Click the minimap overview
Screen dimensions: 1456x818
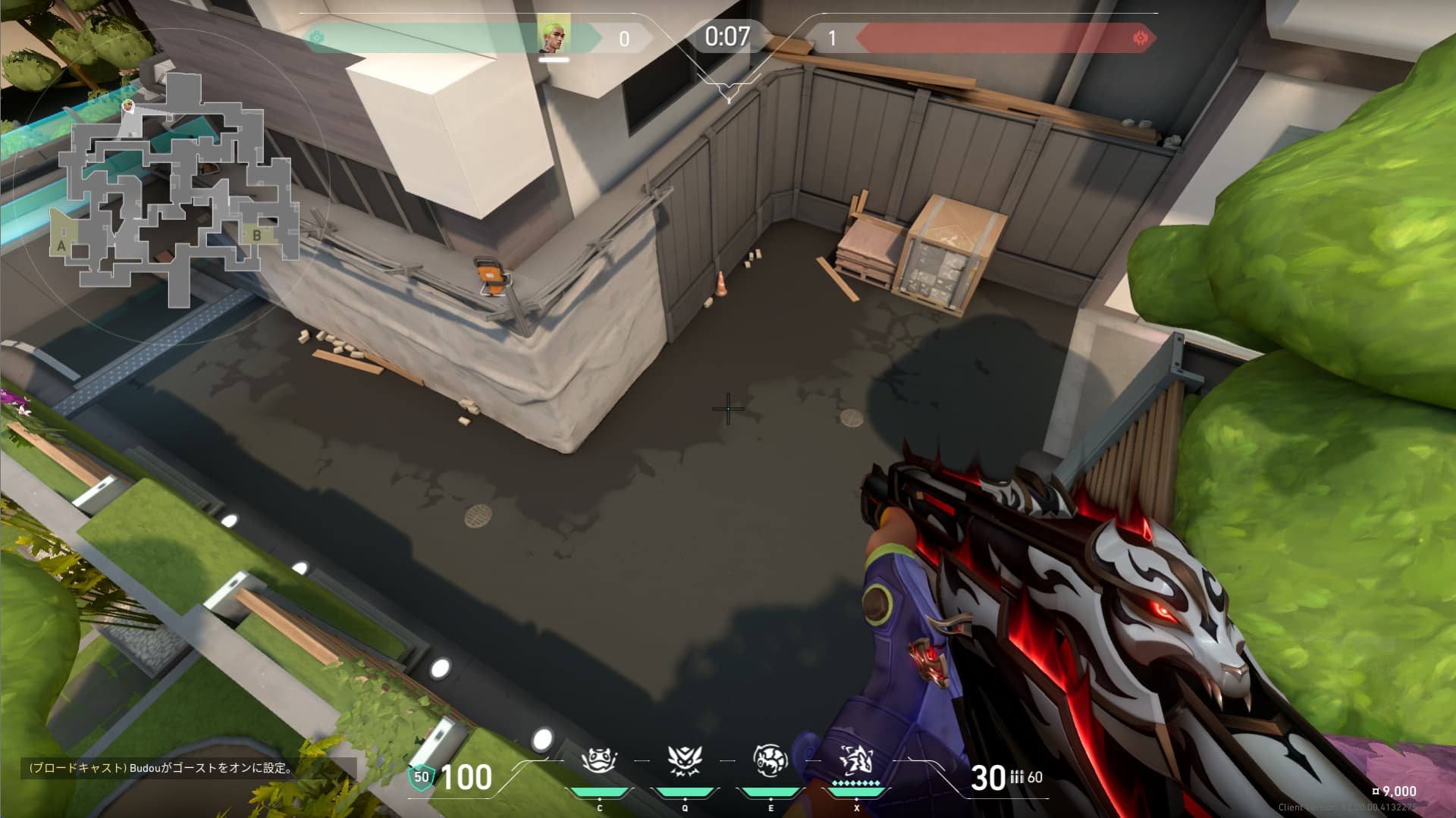click(176, 190)
